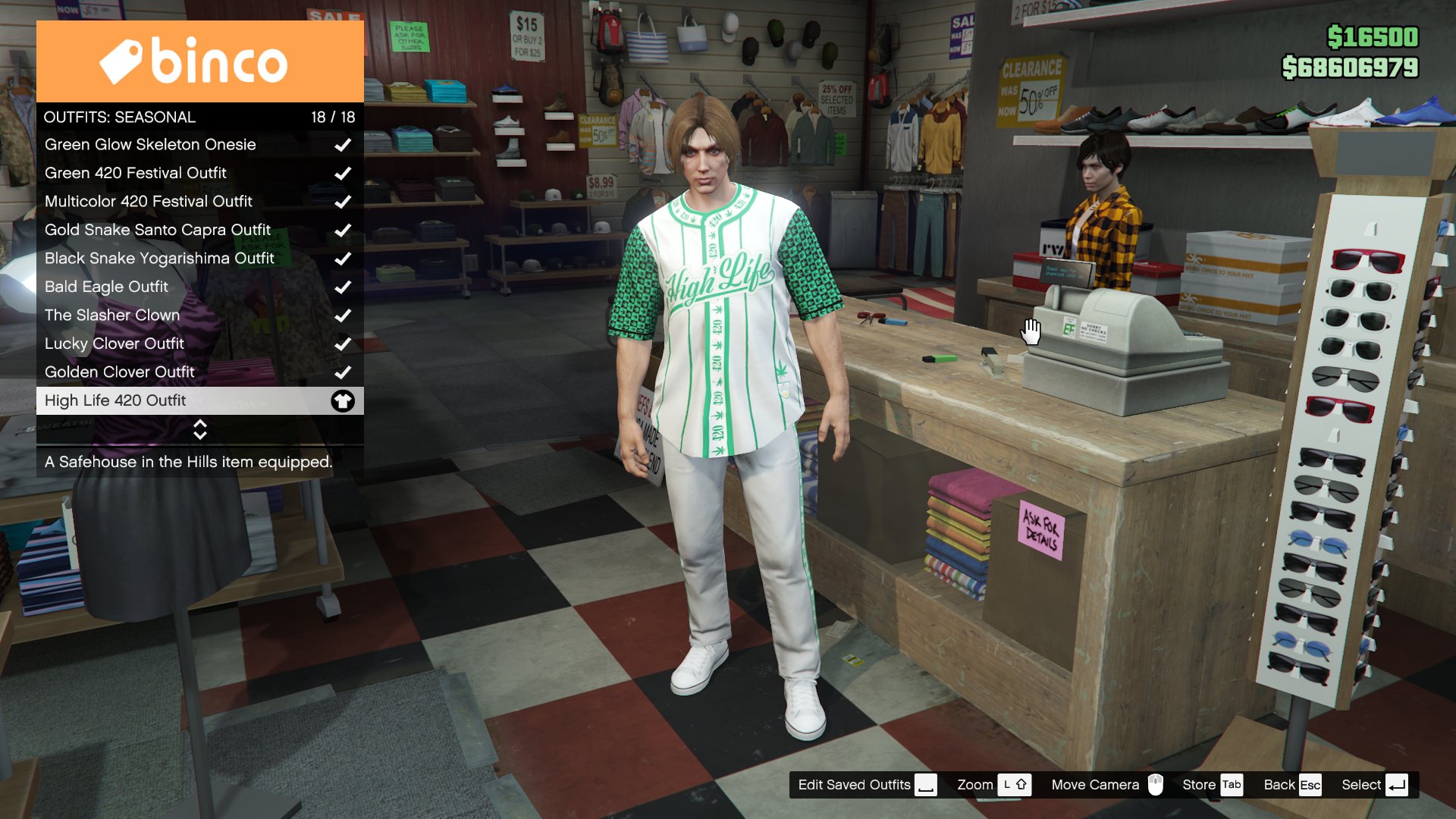Viewport: 1456px width, 819px height.
Task: Store the current outfit
Action: click(1212, 785)
